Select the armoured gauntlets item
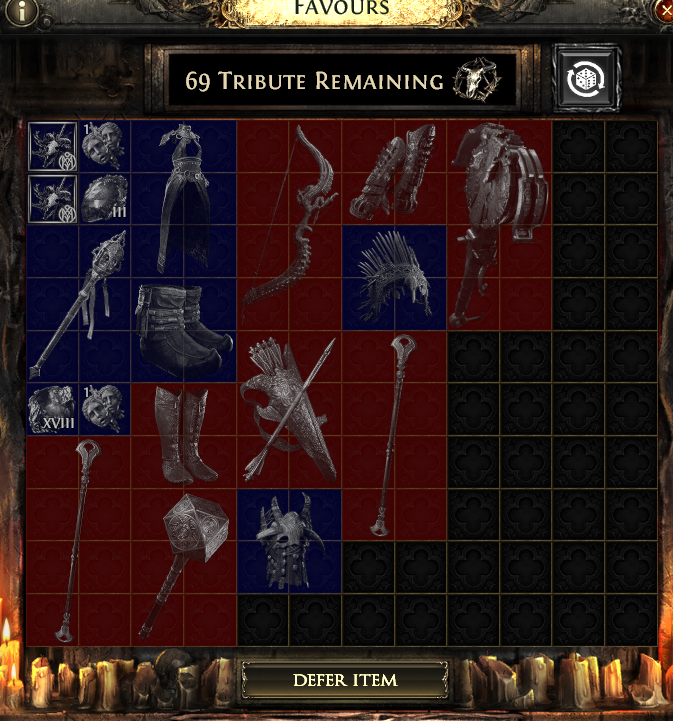The width and height of the screenshot is (673, 721). [x=393, y=171]
